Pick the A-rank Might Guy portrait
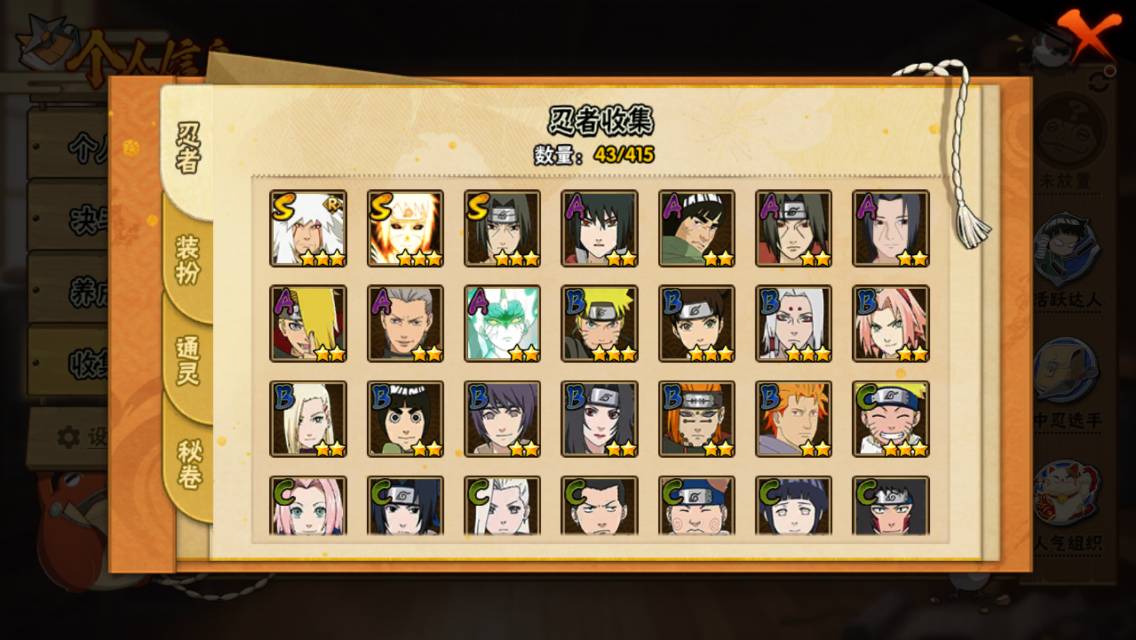Viewport: 1136px width, 640px height. coord(697,228)
